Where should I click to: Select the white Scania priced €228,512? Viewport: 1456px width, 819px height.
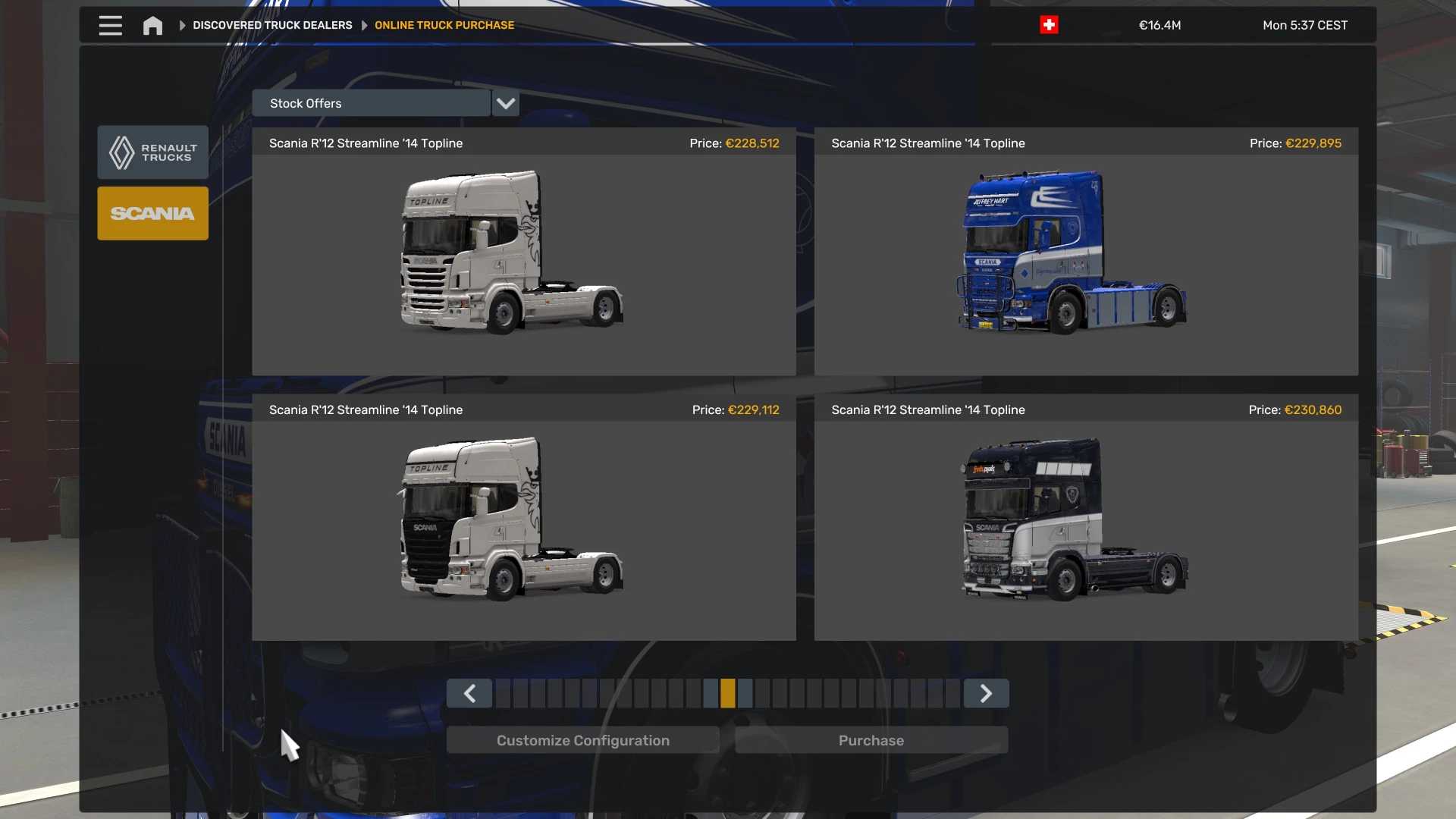pos(523,252)
